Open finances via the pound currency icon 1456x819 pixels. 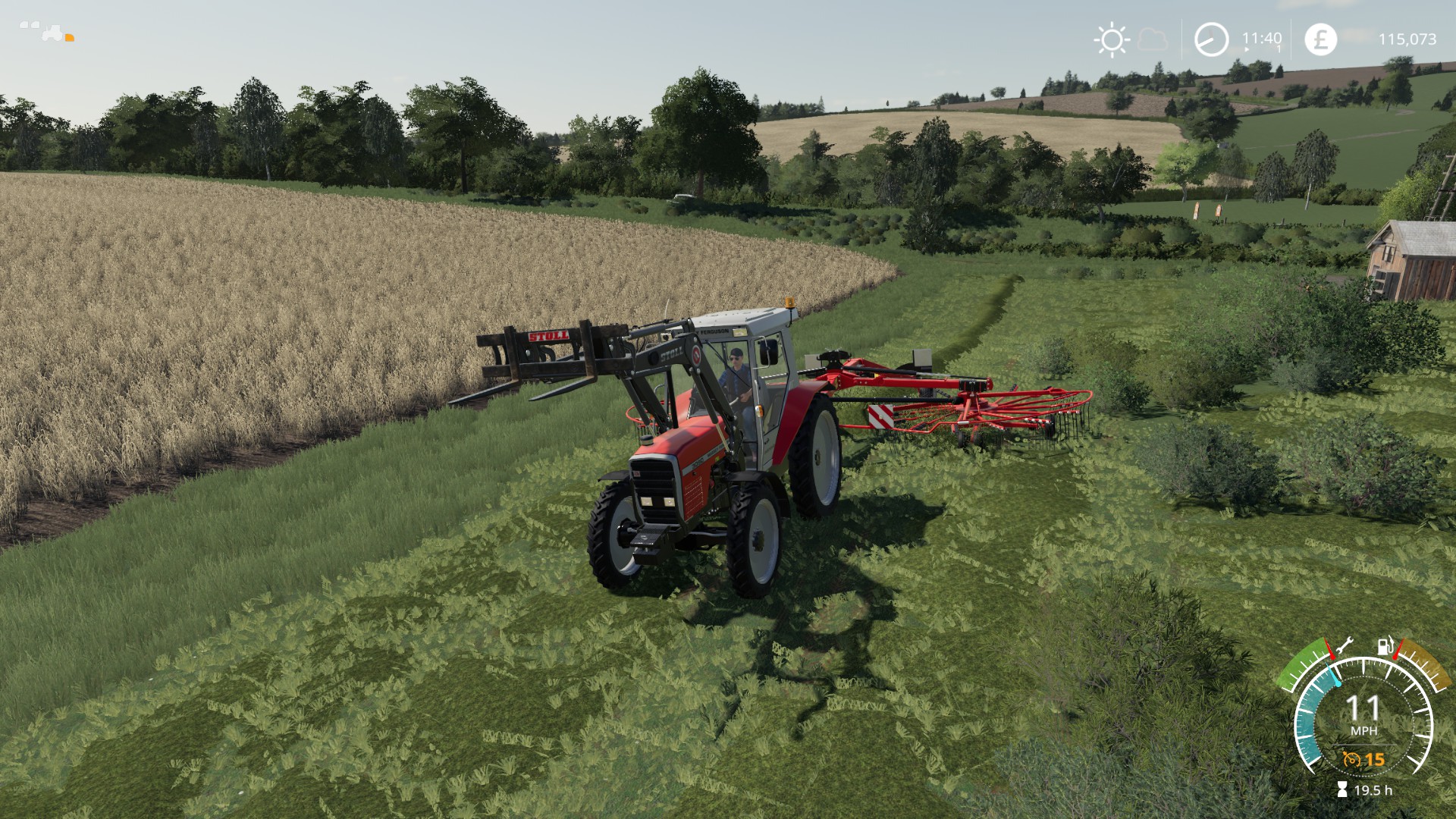click(1320, 39)
